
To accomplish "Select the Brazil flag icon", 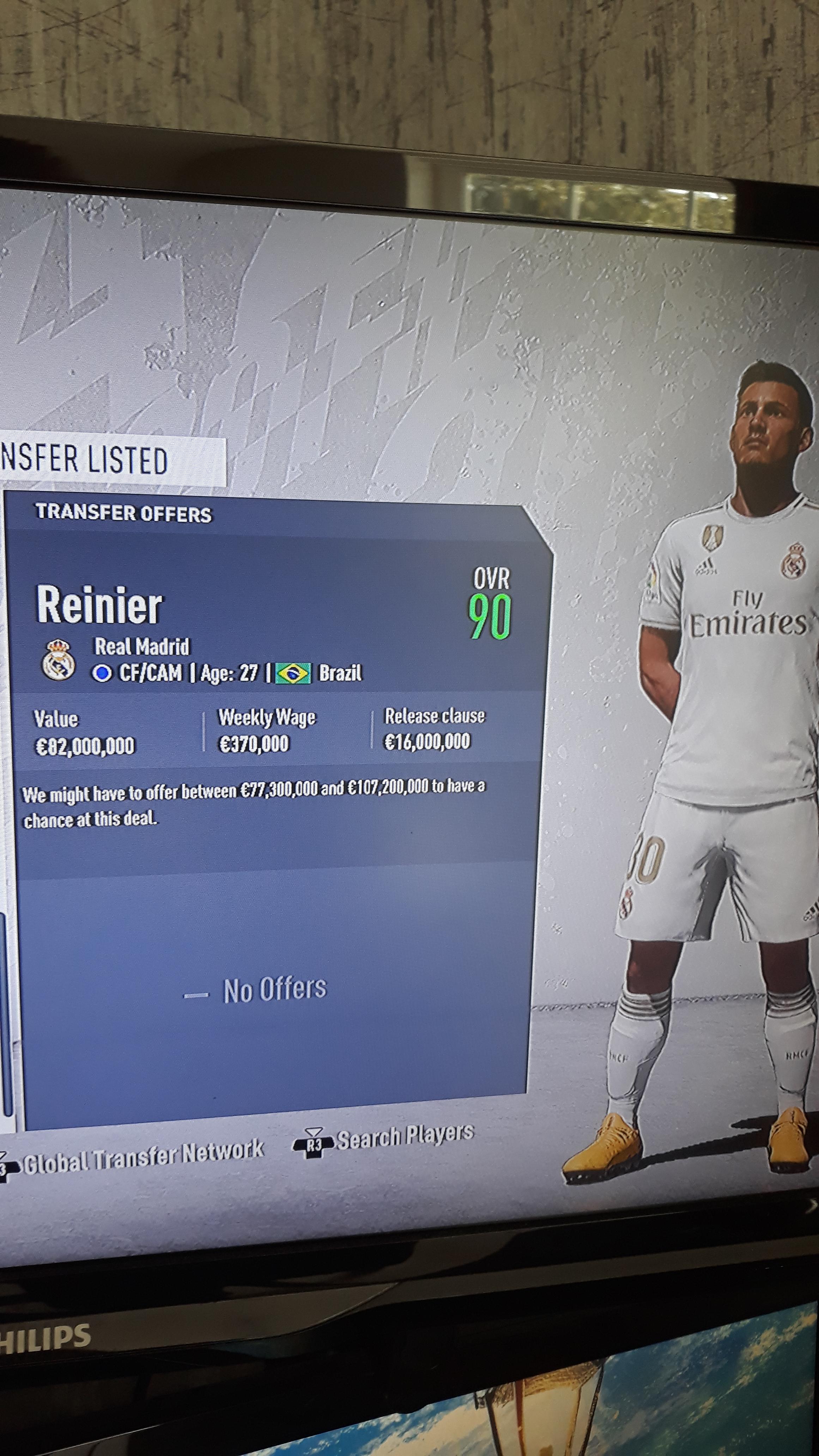I will [x=294, y=674].
